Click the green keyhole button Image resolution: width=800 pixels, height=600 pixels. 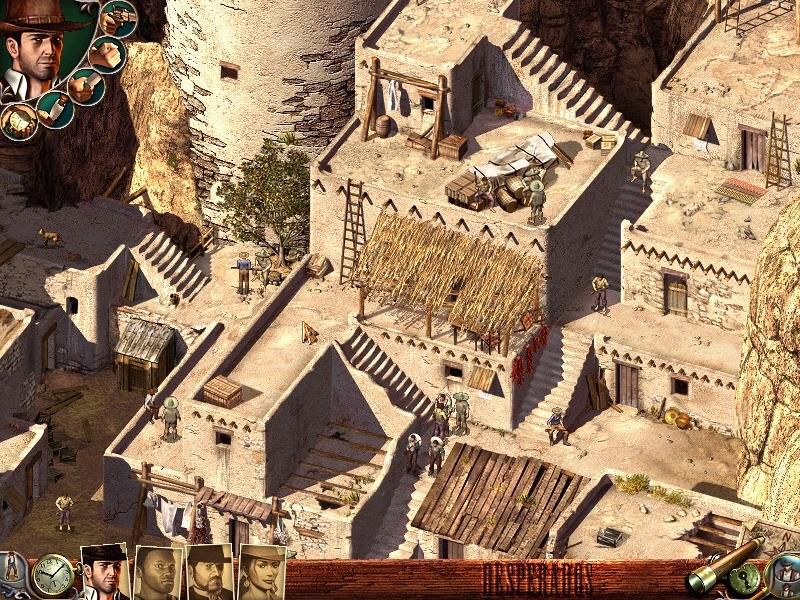point(745,578)
